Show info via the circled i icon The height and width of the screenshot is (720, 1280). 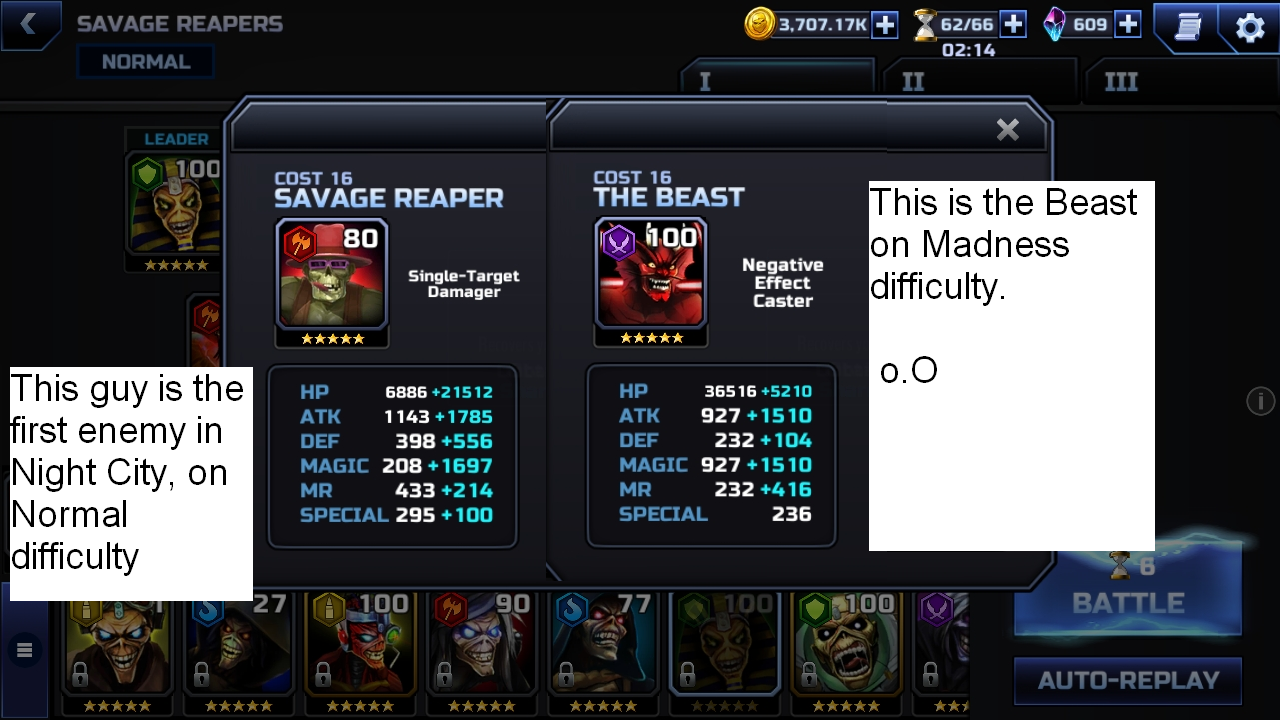pos(1260,401)
